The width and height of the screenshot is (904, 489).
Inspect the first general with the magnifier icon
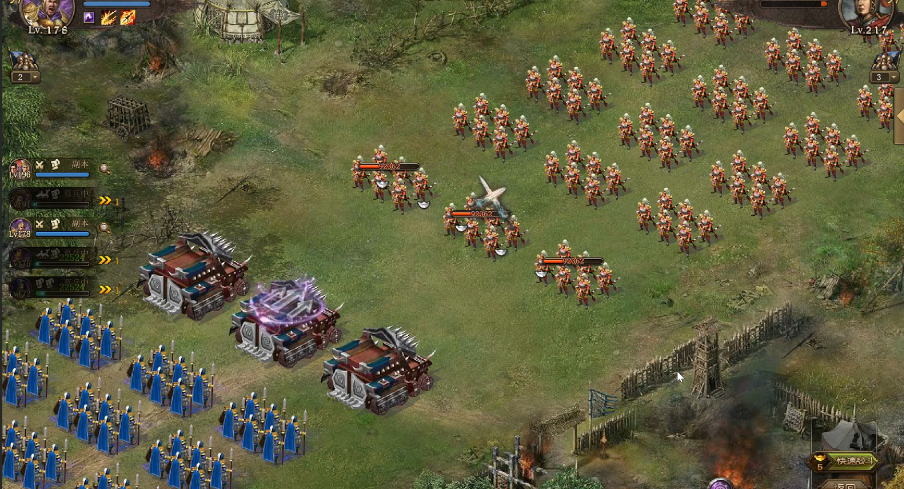[x=104, y=168]
